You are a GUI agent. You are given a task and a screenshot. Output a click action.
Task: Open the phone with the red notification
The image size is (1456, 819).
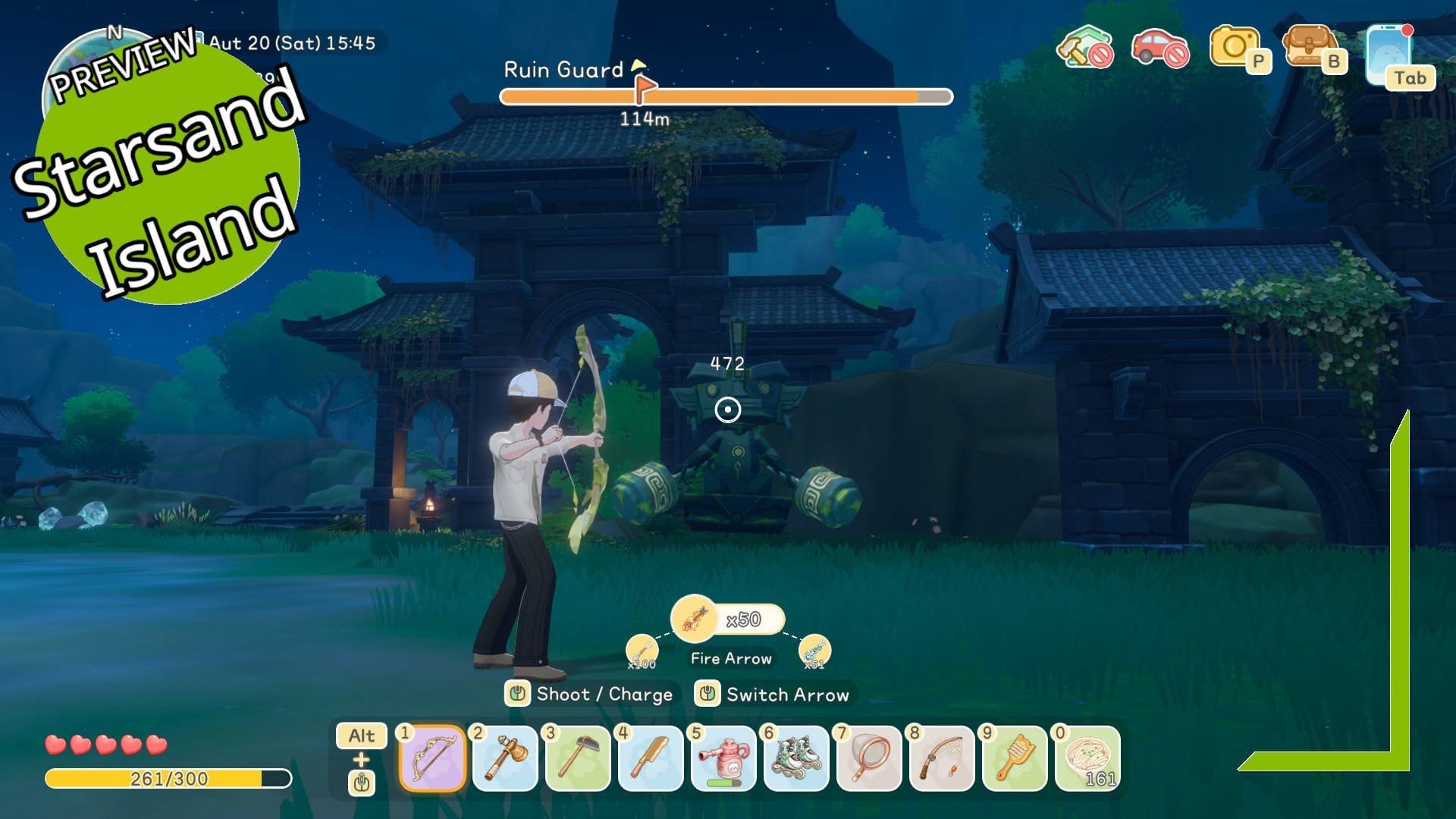[1390, 52]
